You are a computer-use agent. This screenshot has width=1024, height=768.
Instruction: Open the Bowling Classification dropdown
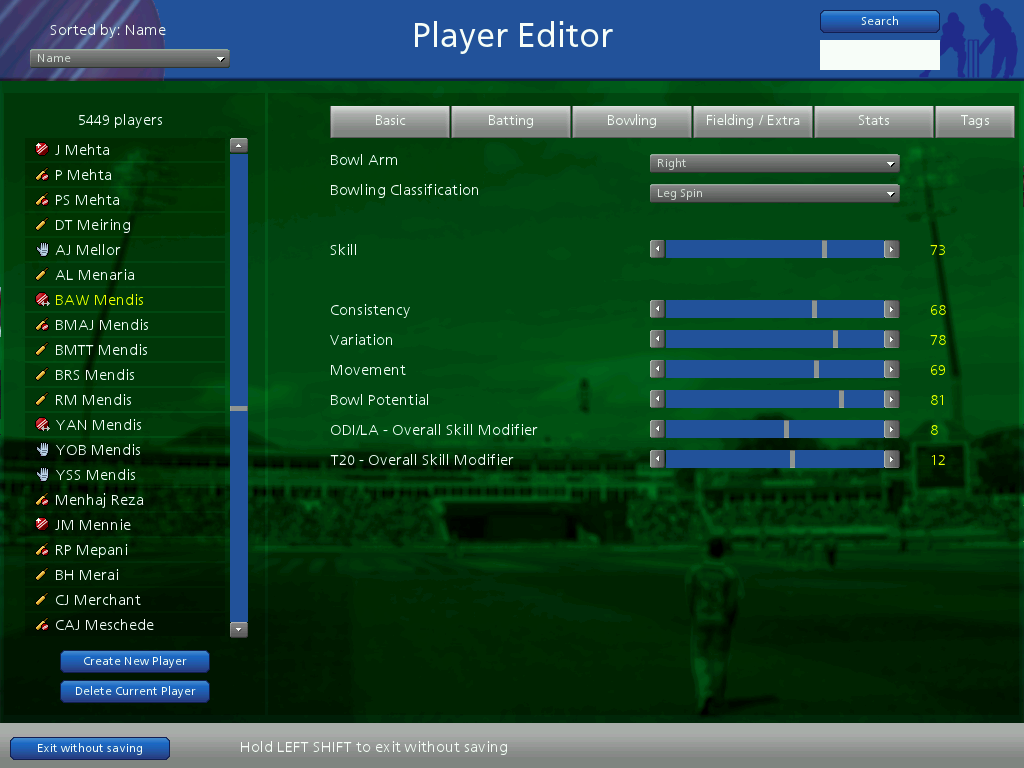click(774, 194)
